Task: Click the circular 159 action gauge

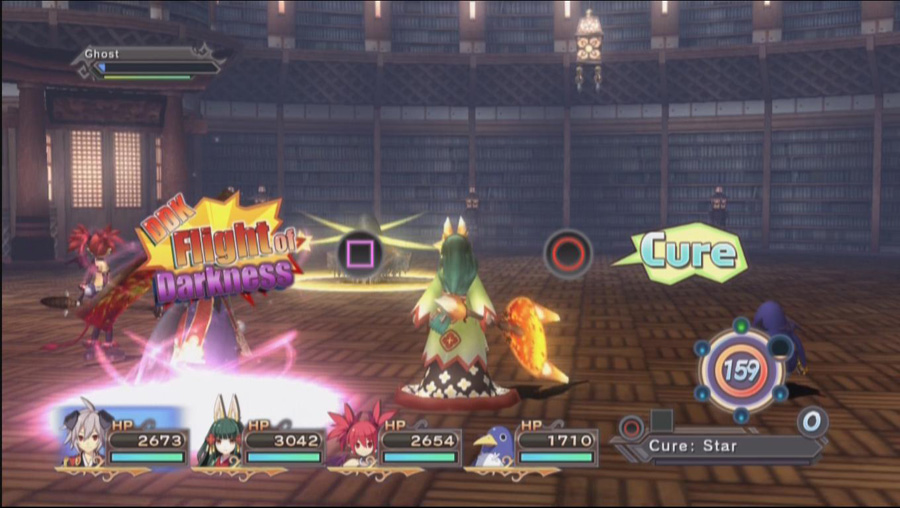Action: pos(741,371)
